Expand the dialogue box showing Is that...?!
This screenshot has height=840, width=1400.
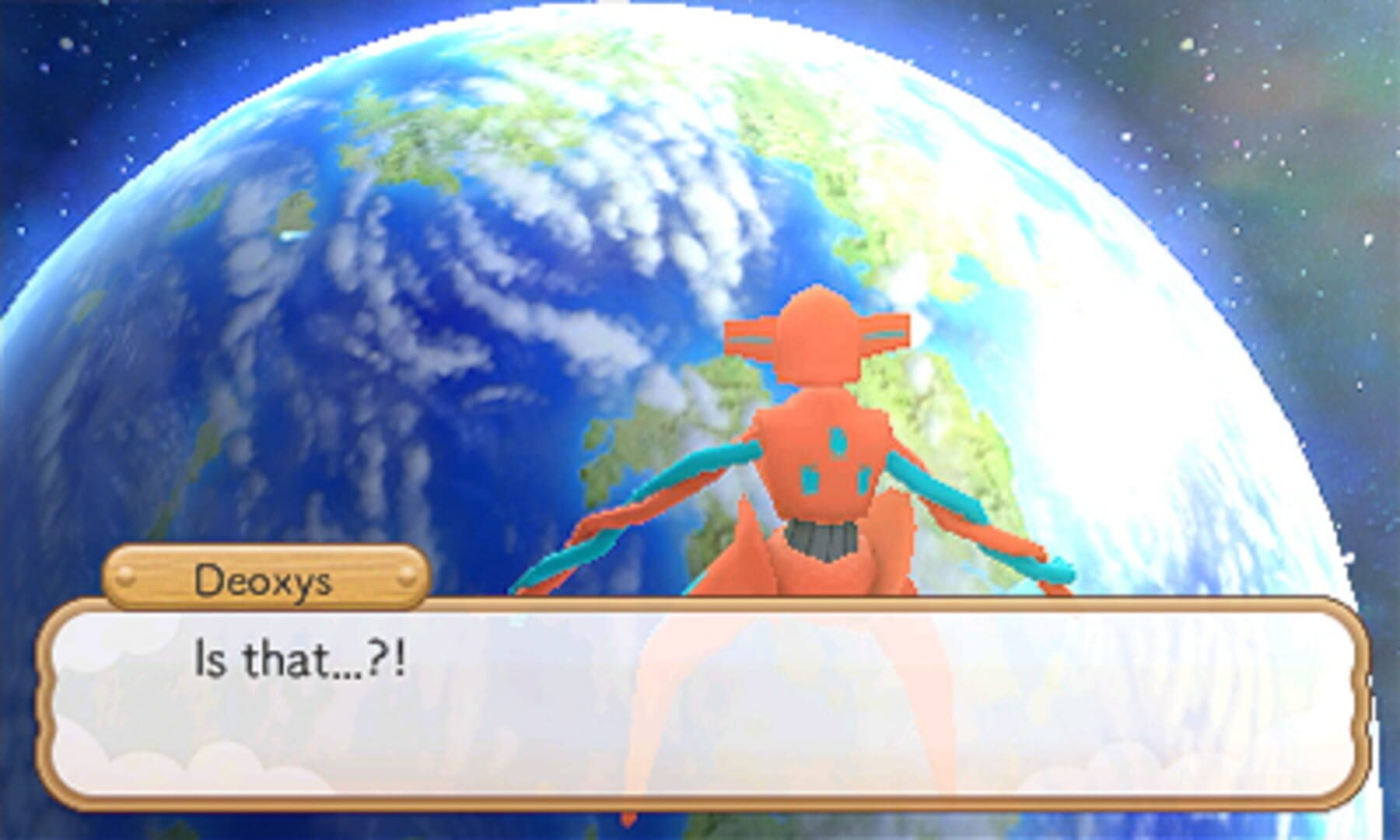pyautogui.click(x=700, y=700)
